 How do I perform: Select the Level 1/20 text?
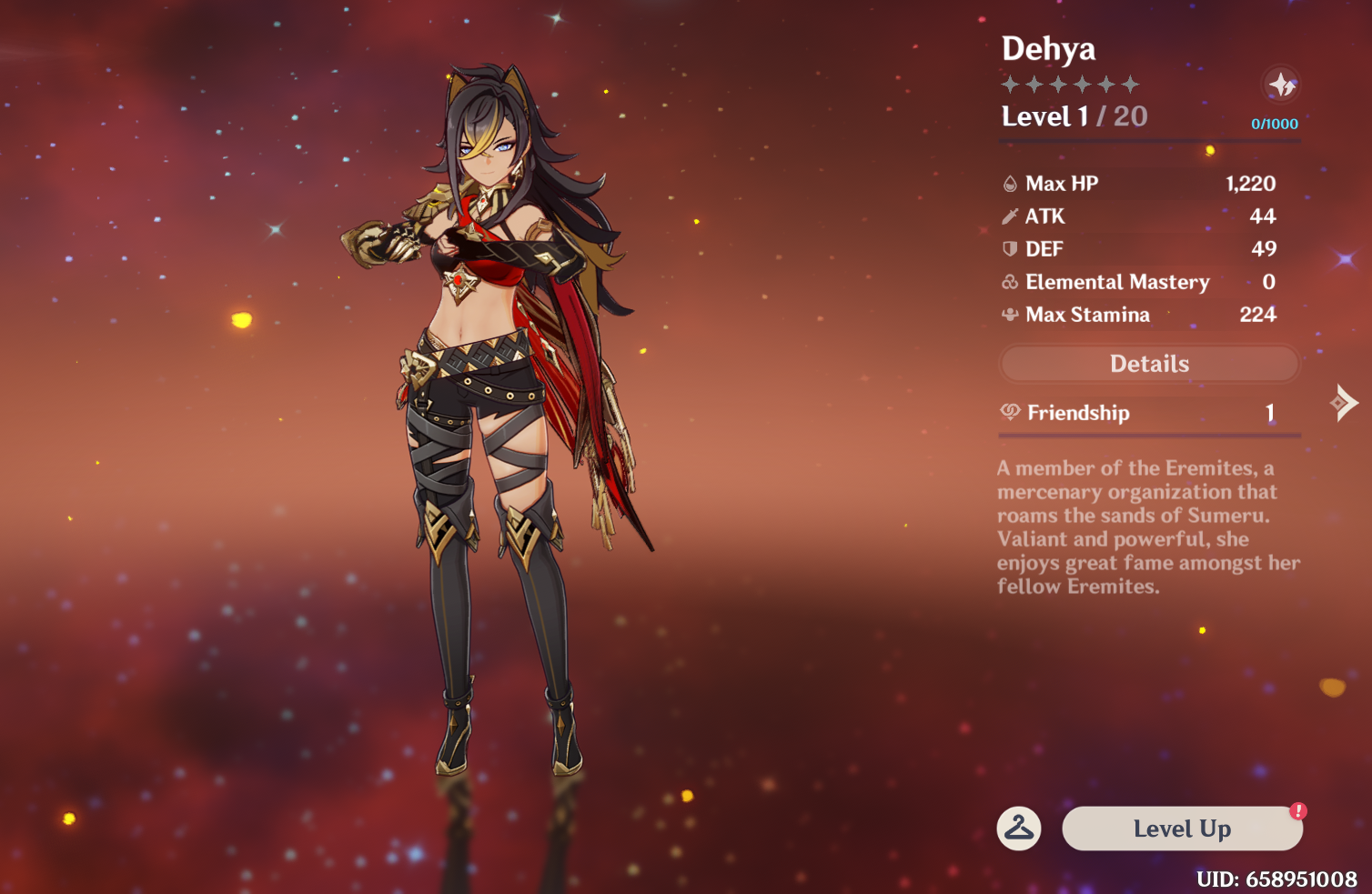point(1074,116)
